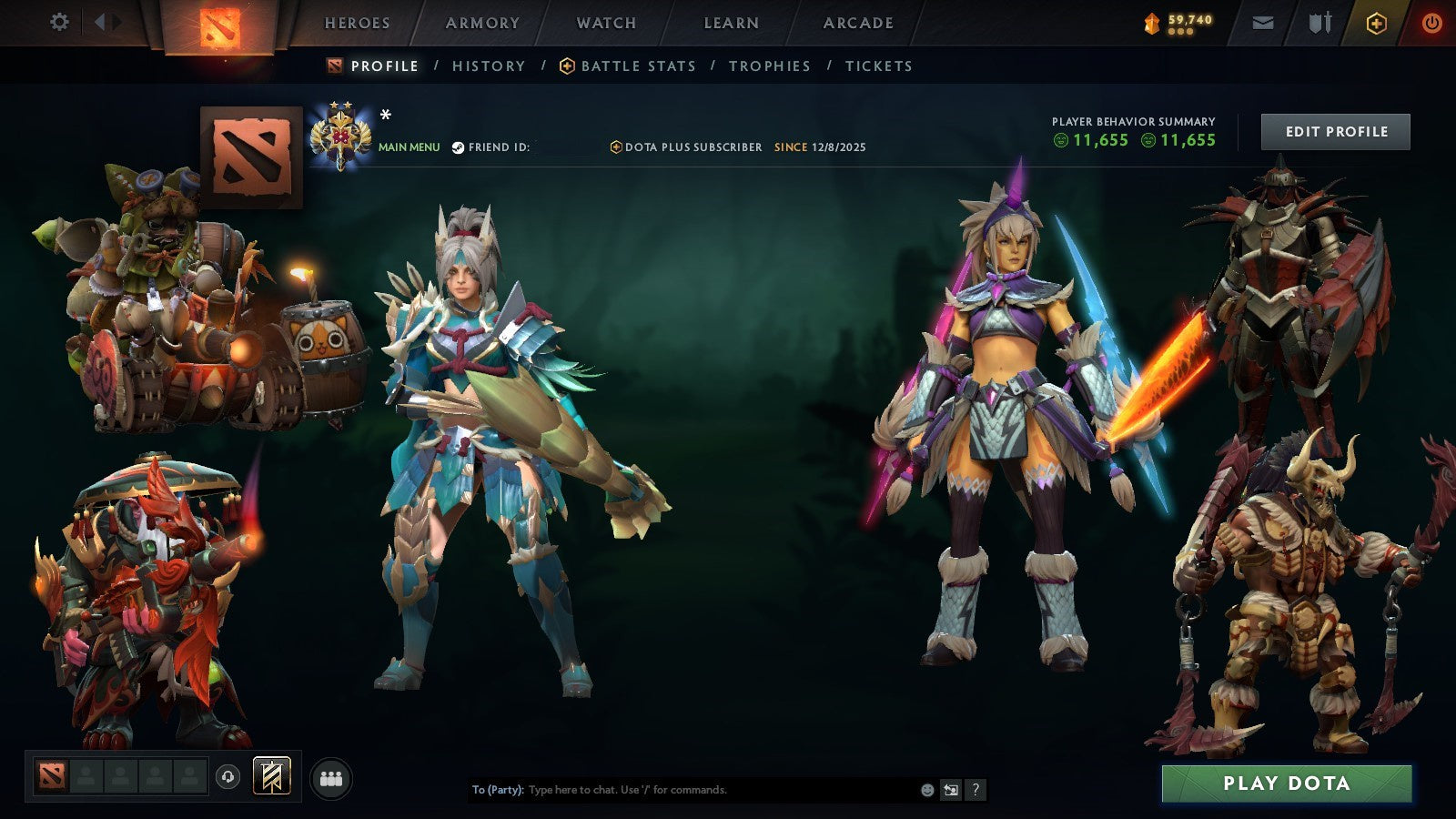
Task: Open the Dota 2 mail inbox icon
Action: [x=1261, y=23]
